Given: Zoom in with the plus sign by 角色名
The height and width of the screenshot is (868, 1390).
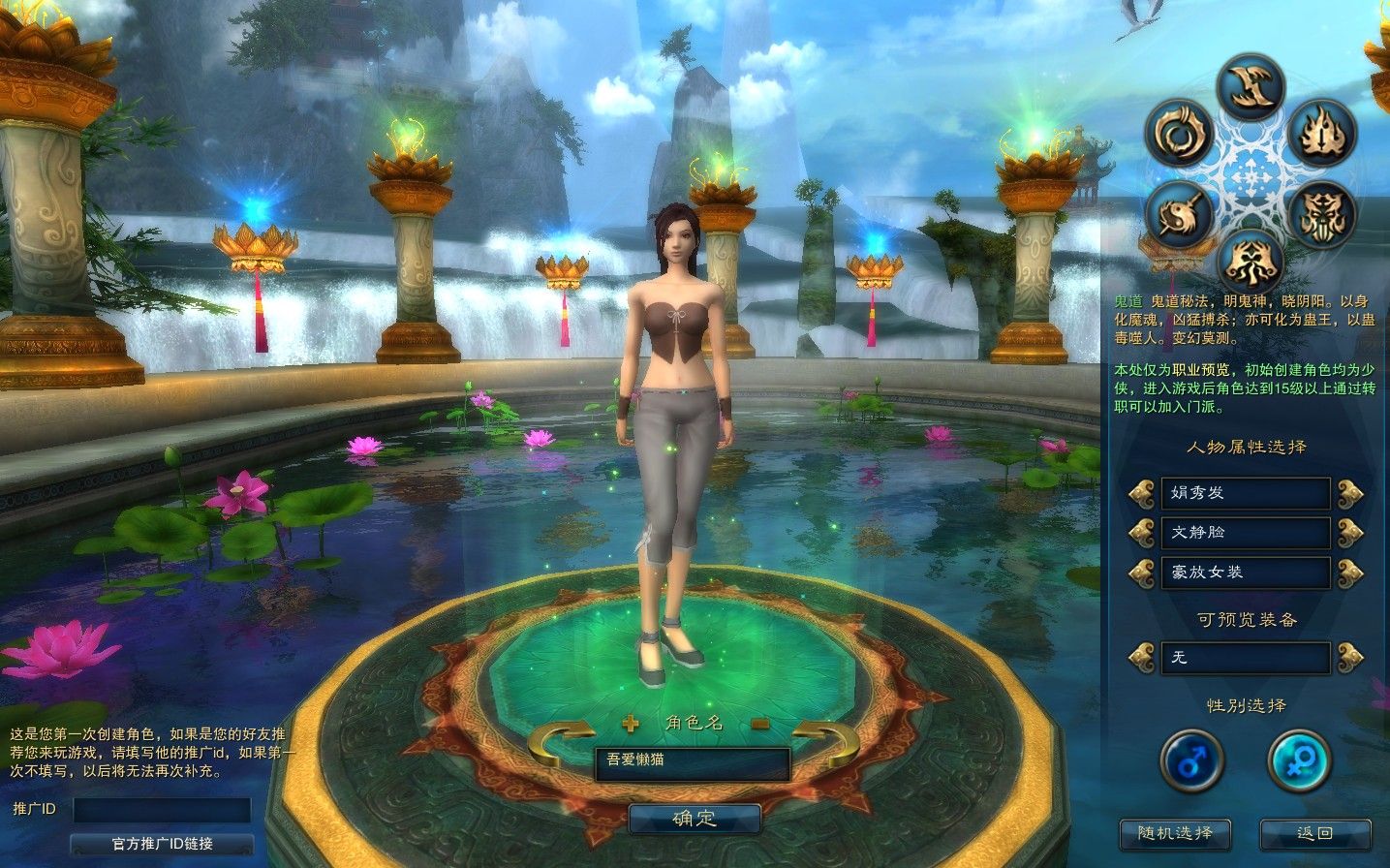Looking at the screenshot, I should (x=631, y=723).
